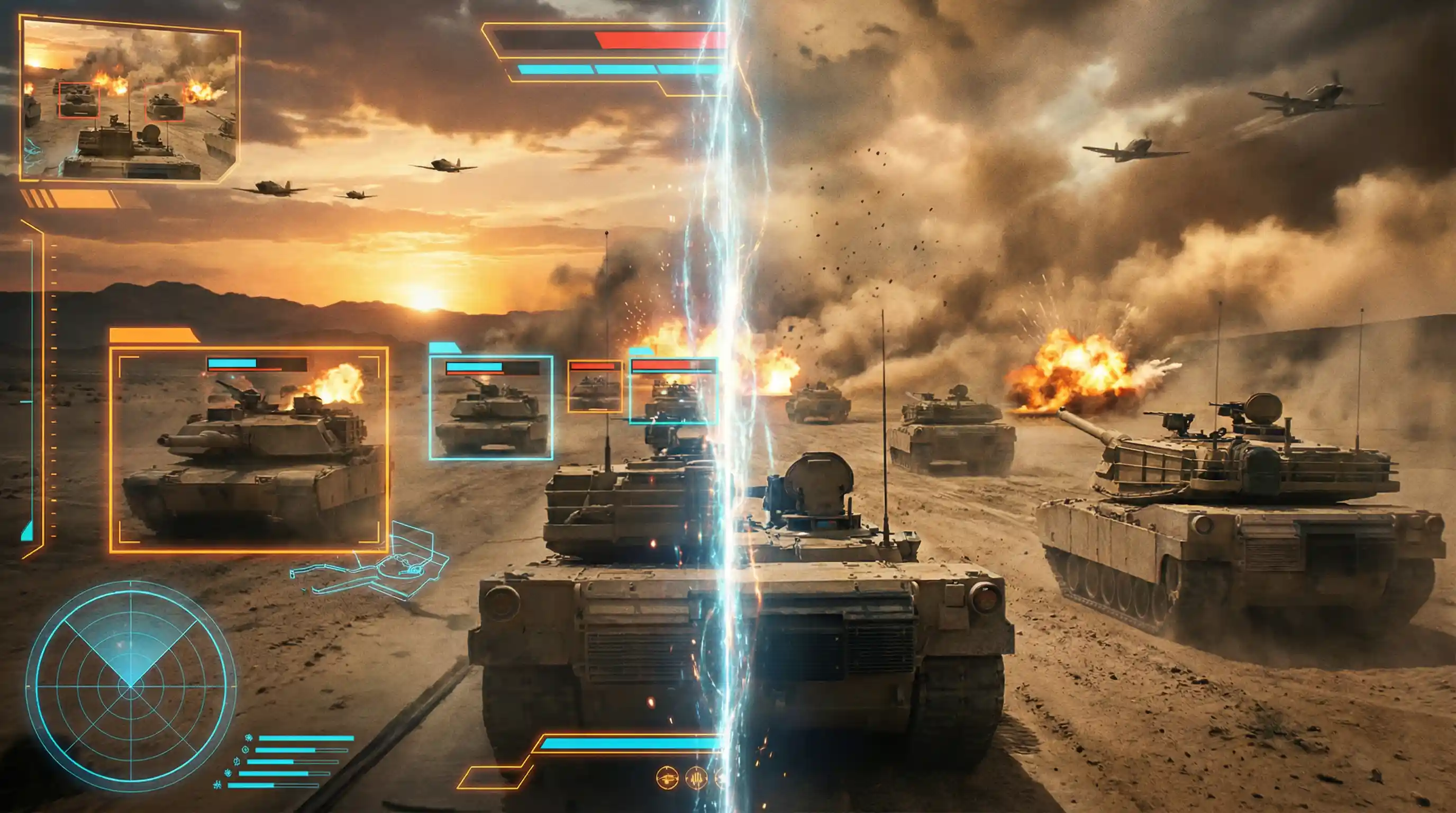Activate the crosshair gun ability icon
Image resolution: width=1456 pixels, height=813 pixels.
pos(667,779)
